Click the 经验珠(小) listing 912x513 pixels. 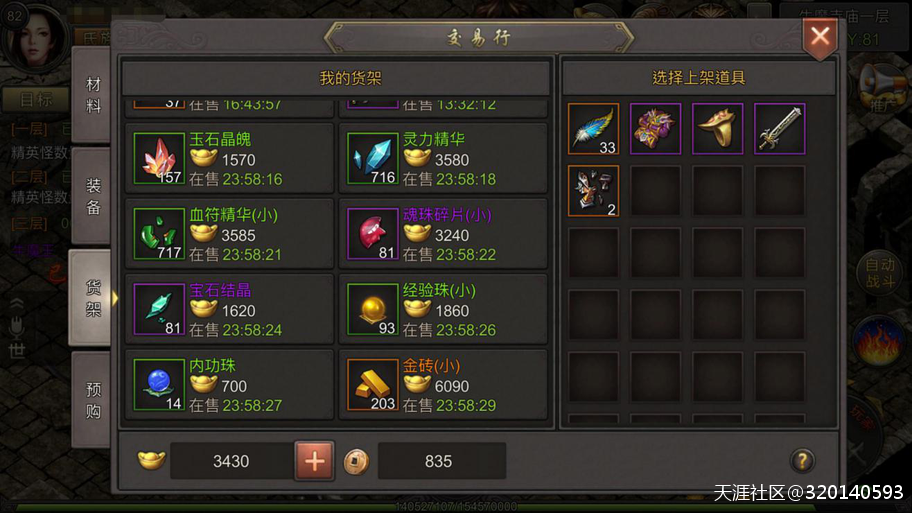coord(443,311)
